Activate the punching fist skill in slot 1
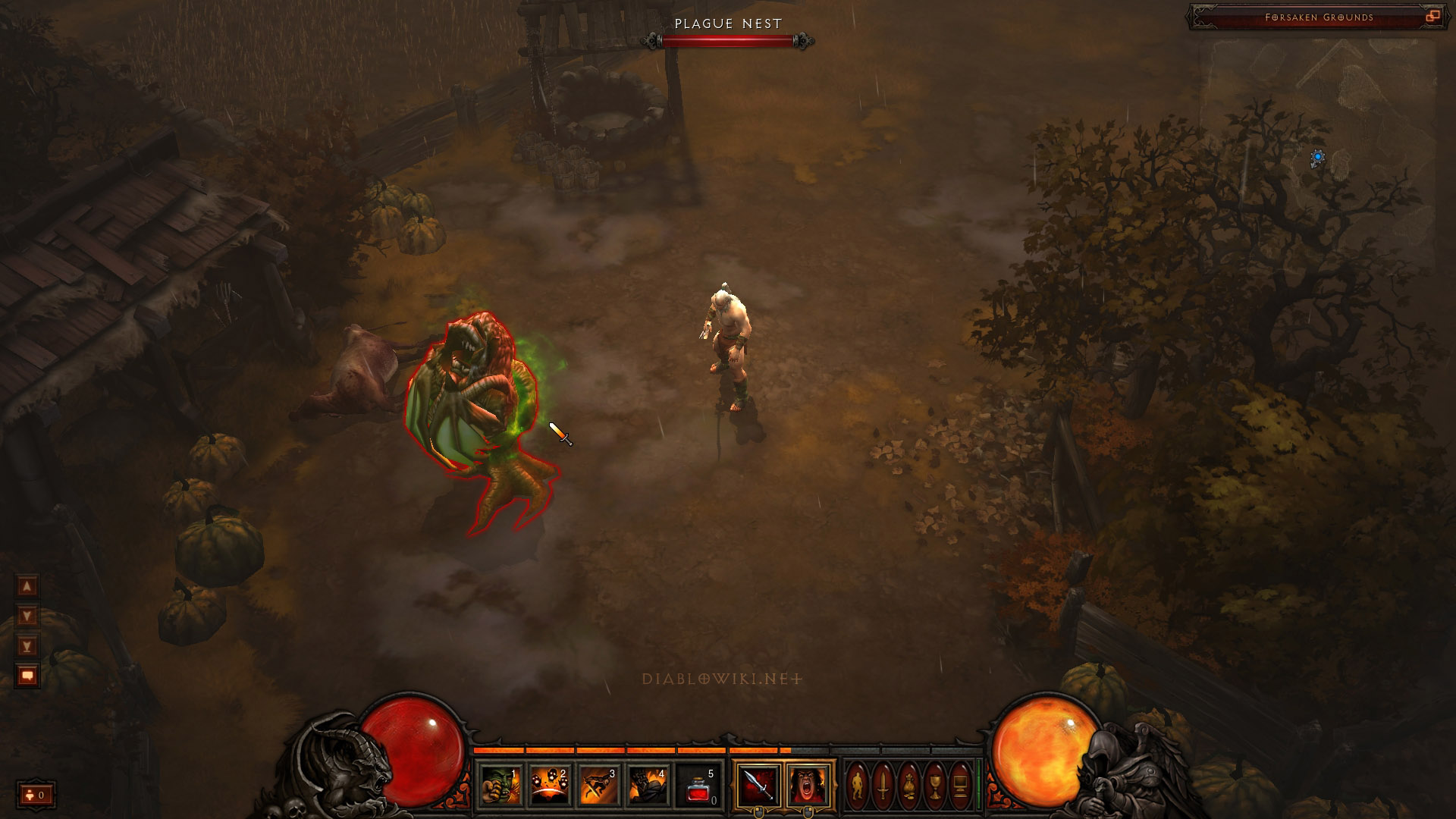The height and width of the screenshot is (819, 1456). [x=502, y=785]
